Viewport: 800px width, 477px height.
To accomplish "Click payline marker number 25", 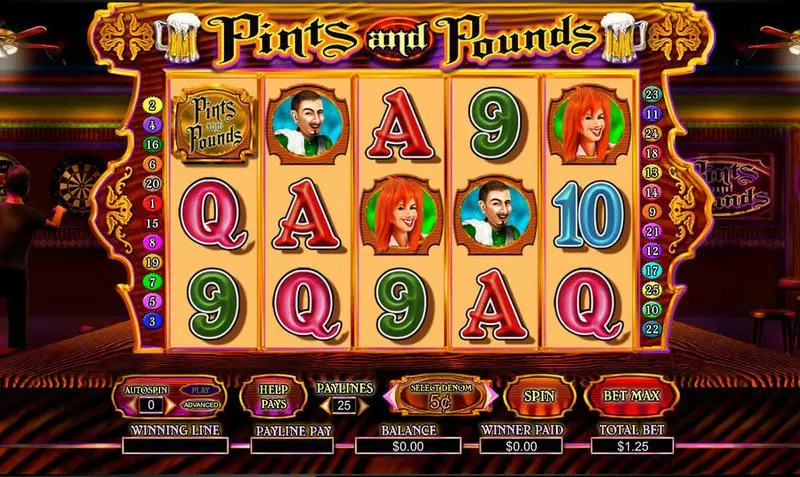I will [650, 289].
